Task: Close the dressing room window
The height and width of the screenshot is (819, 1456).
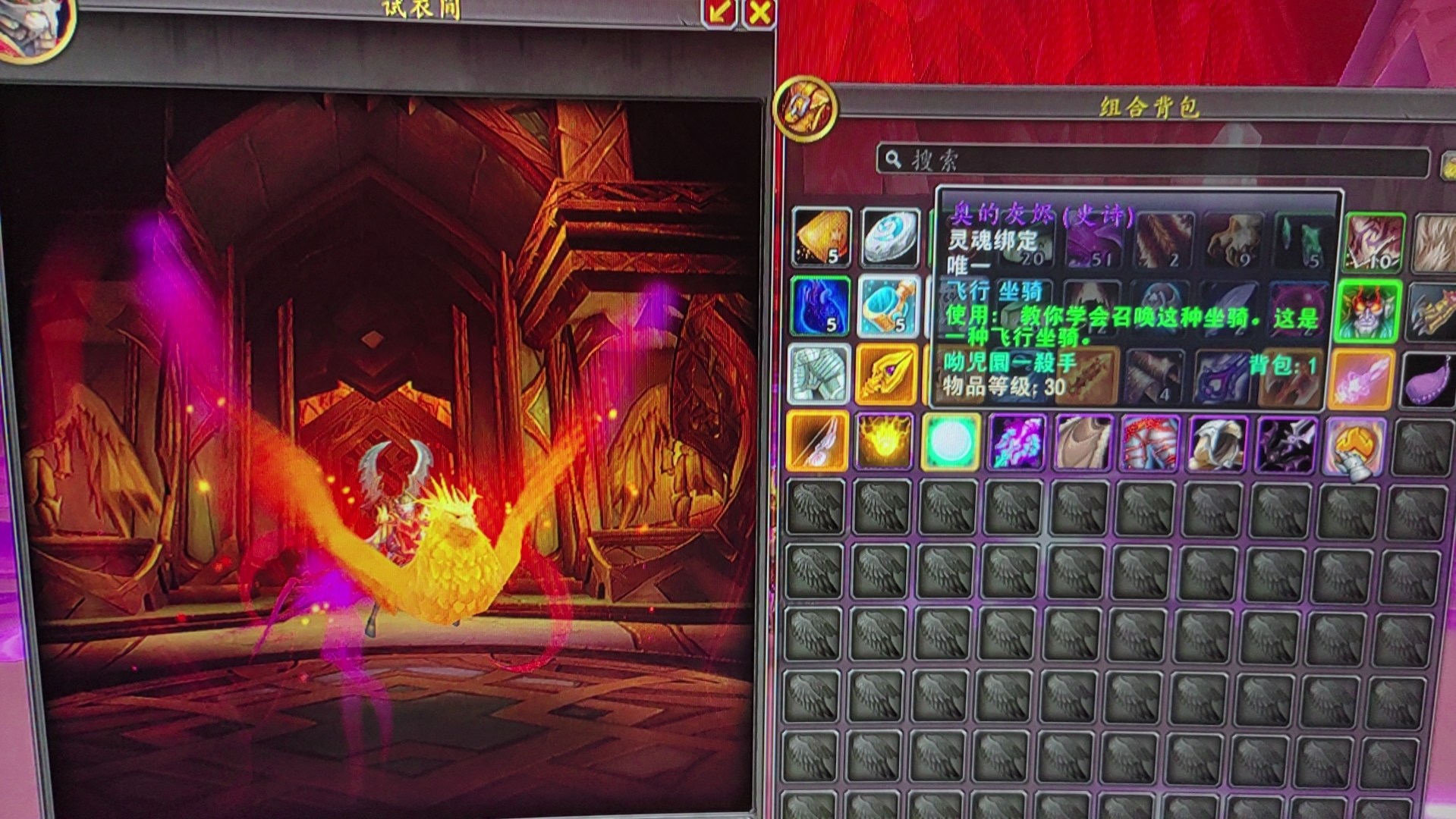Action: 759,11
